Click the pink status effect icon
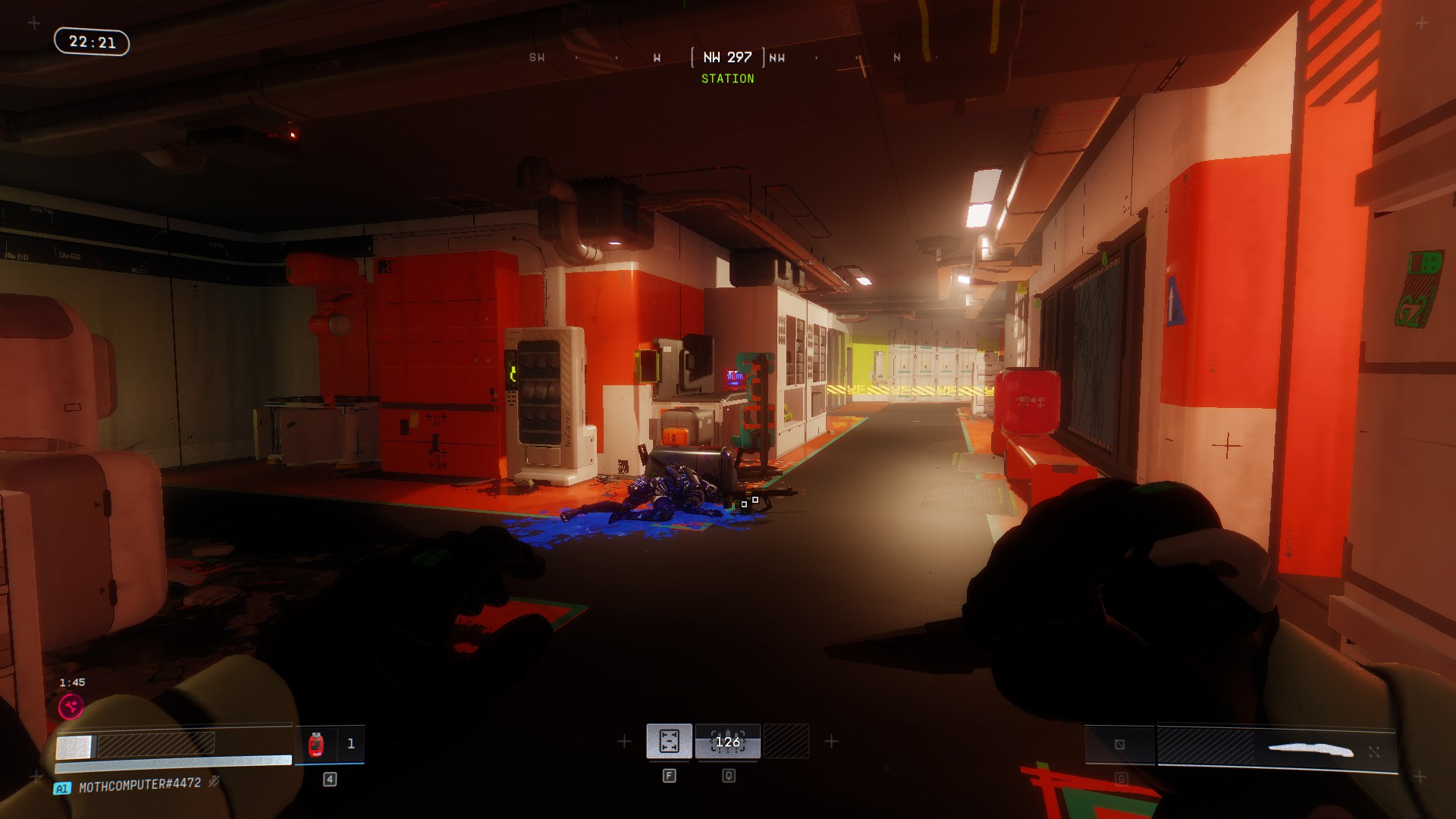The image size is (1456, 819). 71,707
